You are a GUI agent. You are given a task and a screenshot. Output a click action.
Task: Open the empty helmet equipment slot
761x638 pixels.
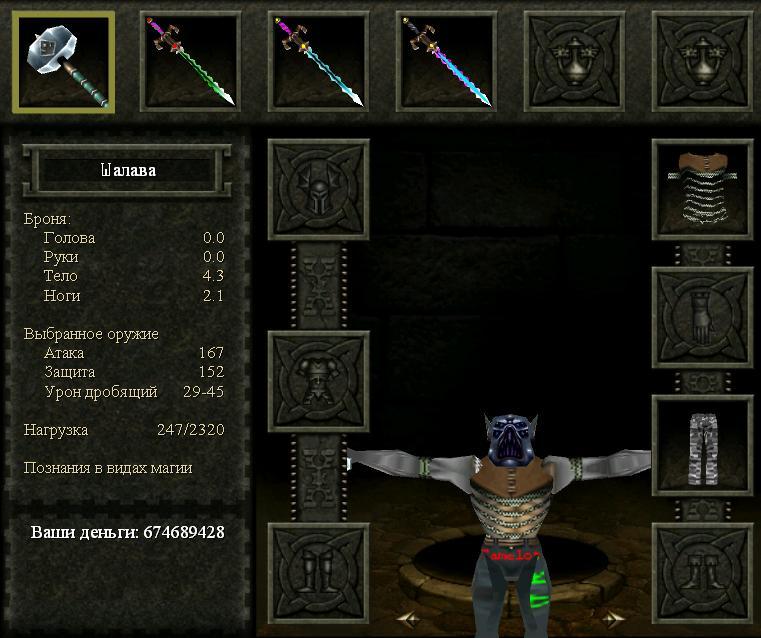[318, 189]
